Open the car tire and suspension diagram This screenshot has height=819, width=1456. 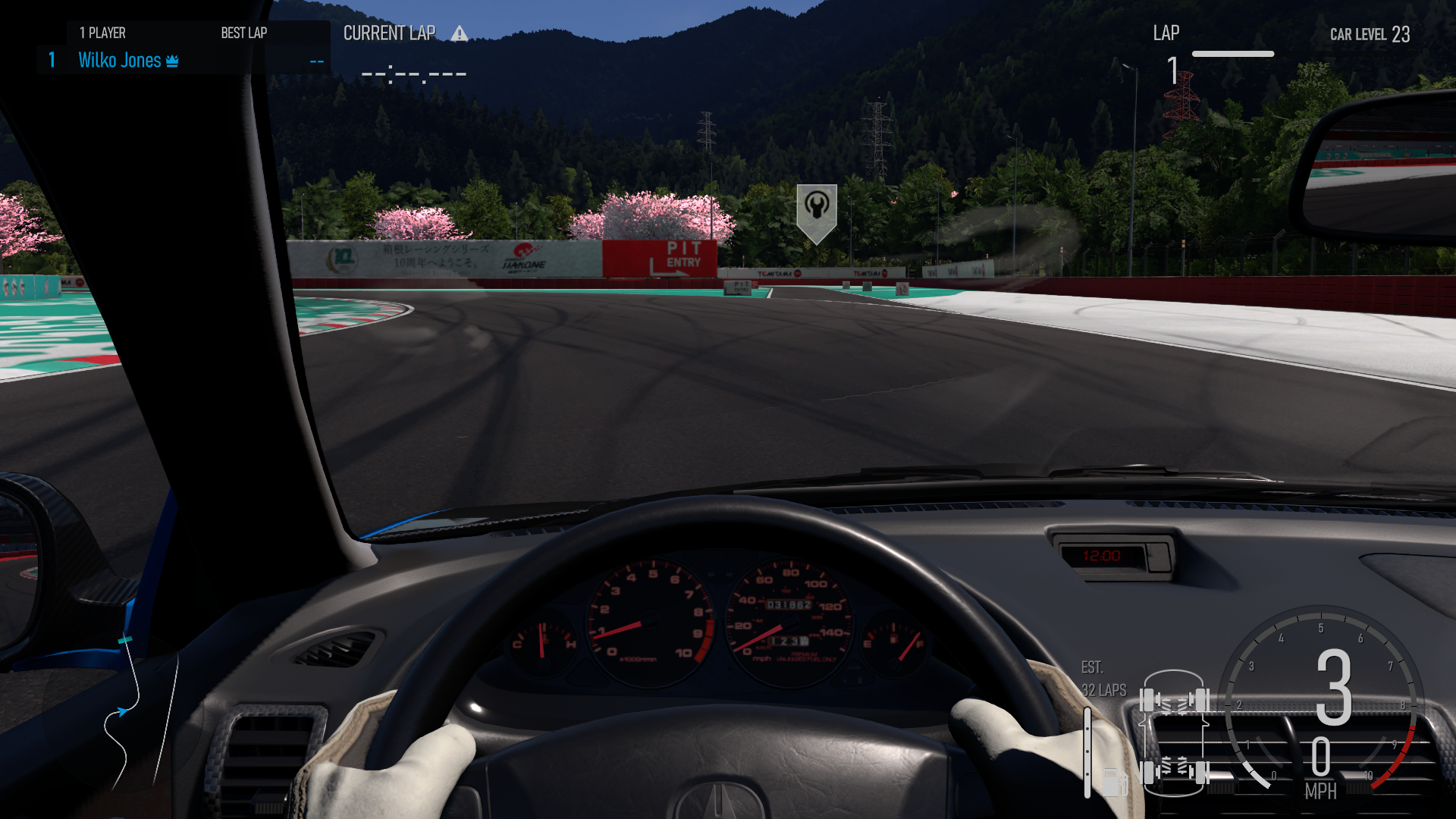point(1174,734)
